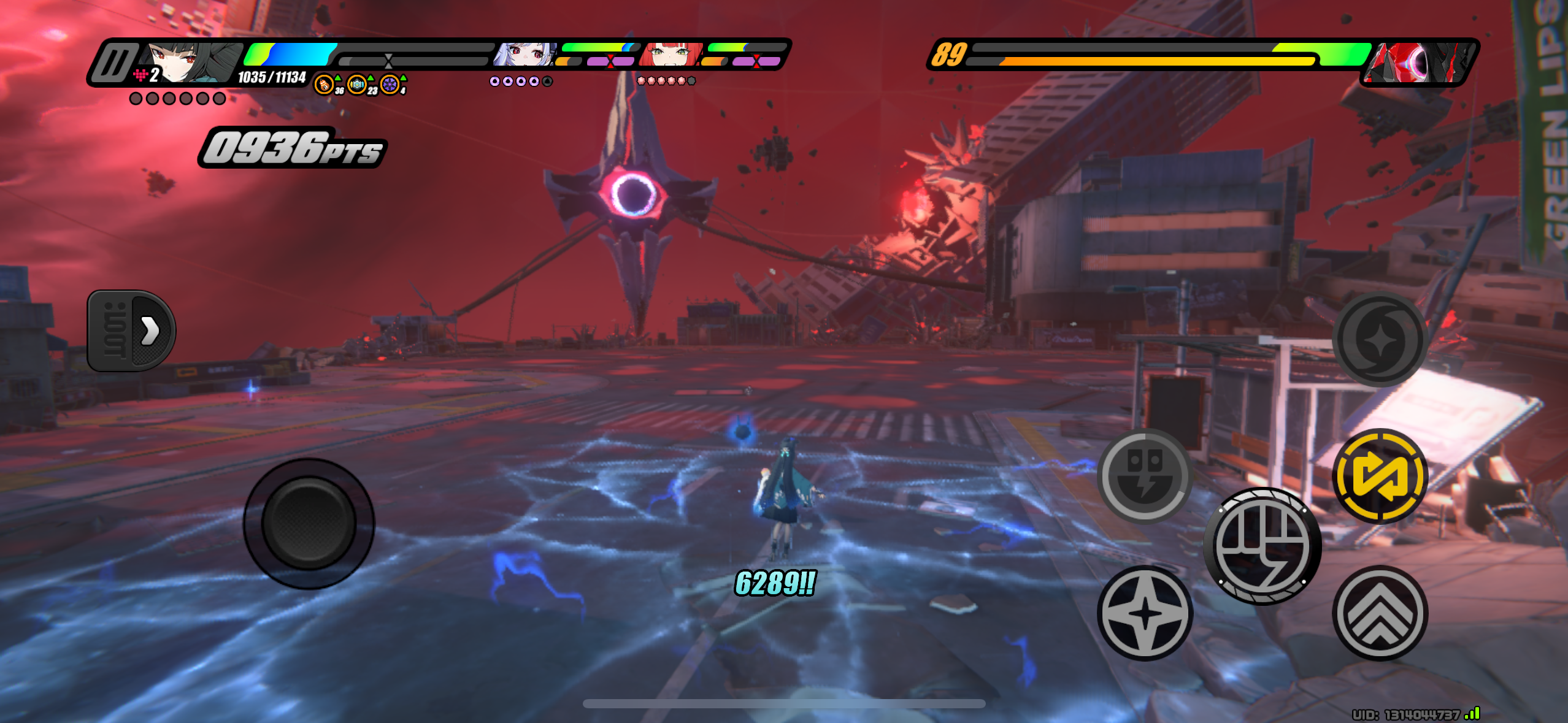Activate the four-point star skill button

coord(1145,613)
